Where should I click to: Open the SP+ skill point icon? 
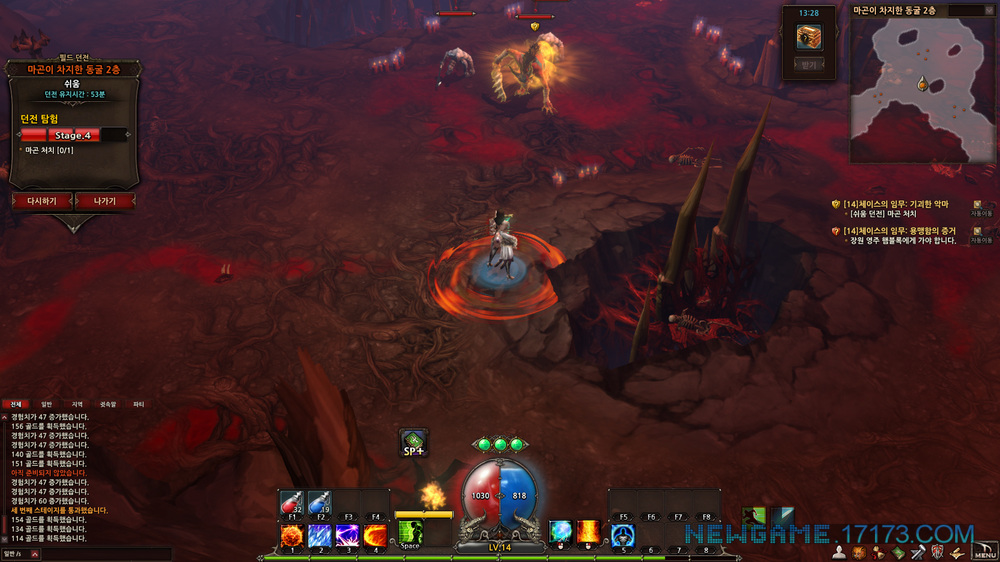coord(414,443)
